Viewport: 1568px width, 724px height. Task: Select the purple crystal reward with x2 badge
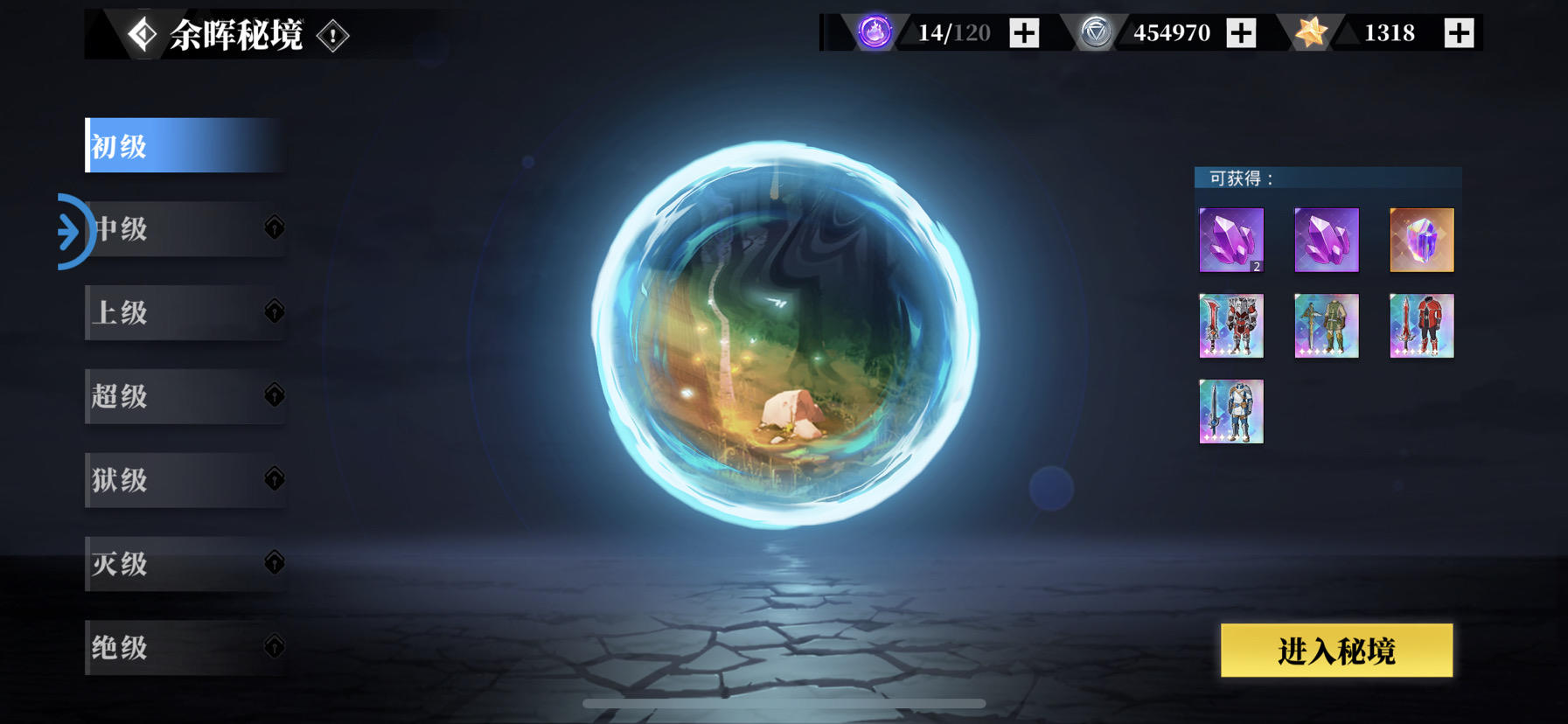tap(1231, 238)
